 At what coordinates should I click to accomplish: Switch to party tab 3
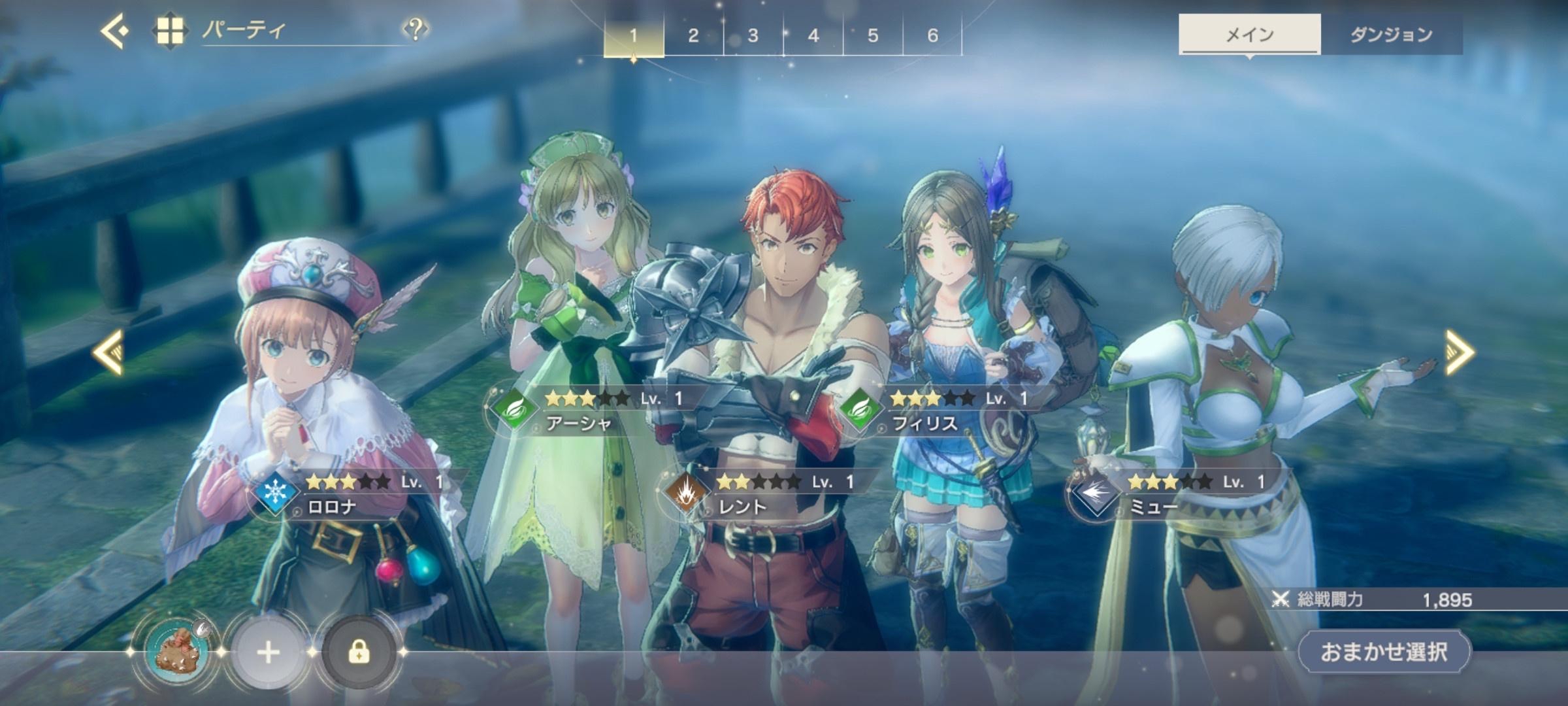click(753, 35)
